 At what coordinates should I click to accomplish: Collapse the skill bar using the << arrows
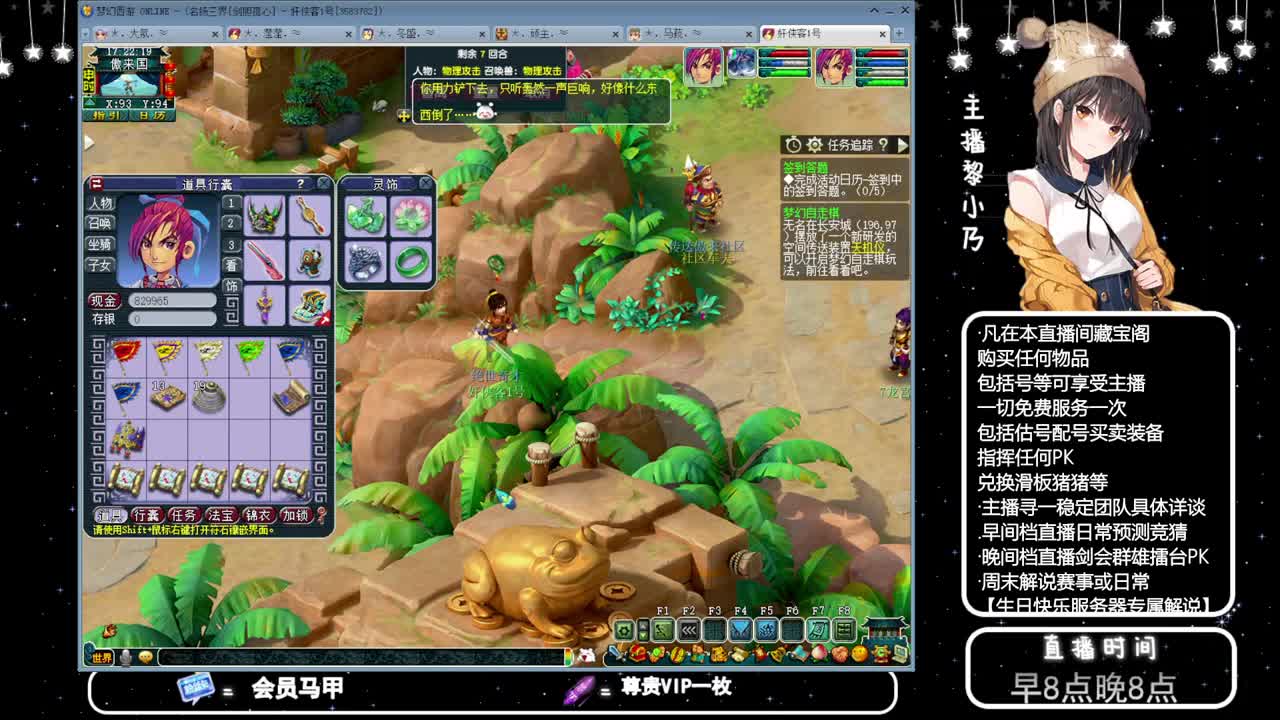[x=689, y=630]
